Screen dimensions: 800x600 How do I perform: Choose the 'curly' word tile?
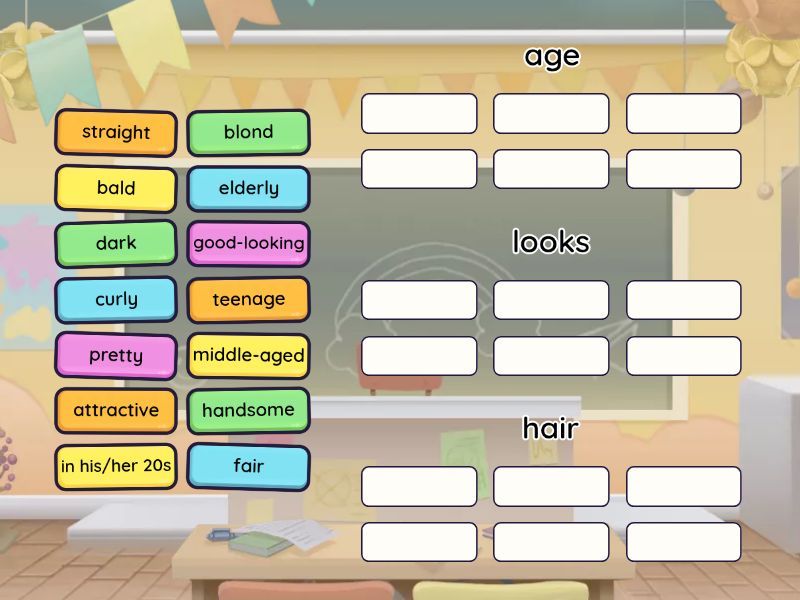116,299
